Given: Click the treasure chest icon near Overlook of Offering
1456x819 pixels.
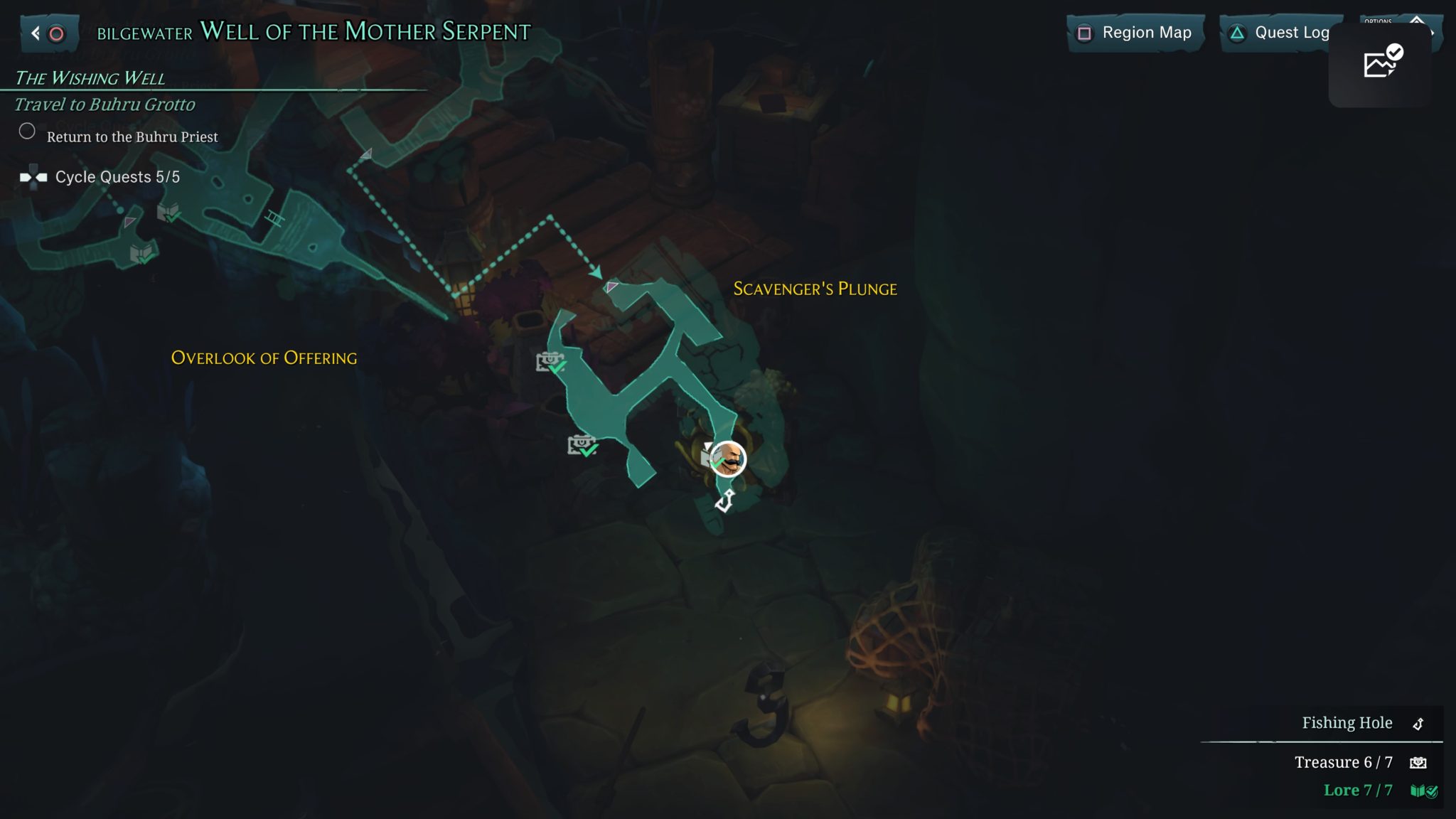Looking at the screenshot, I should pos(551,363).
